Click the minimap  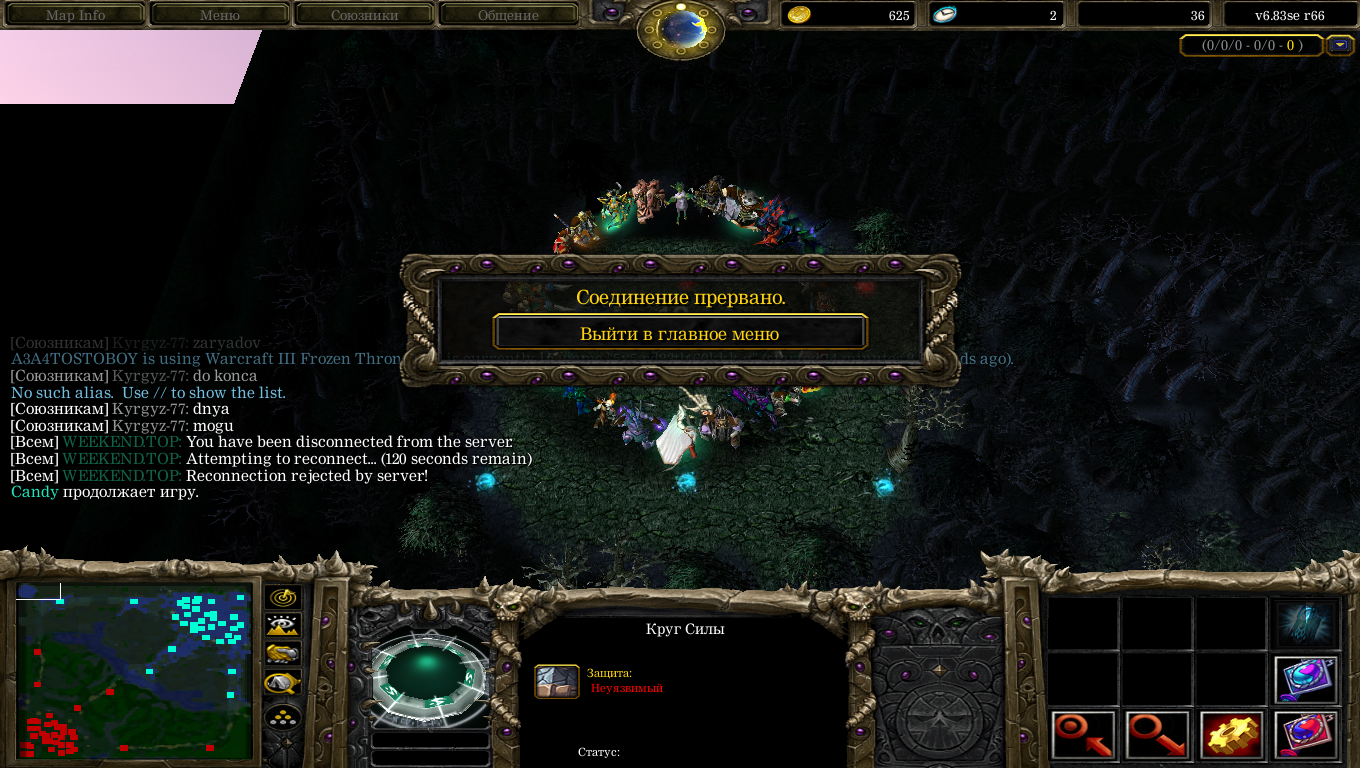tap(133, 671)
